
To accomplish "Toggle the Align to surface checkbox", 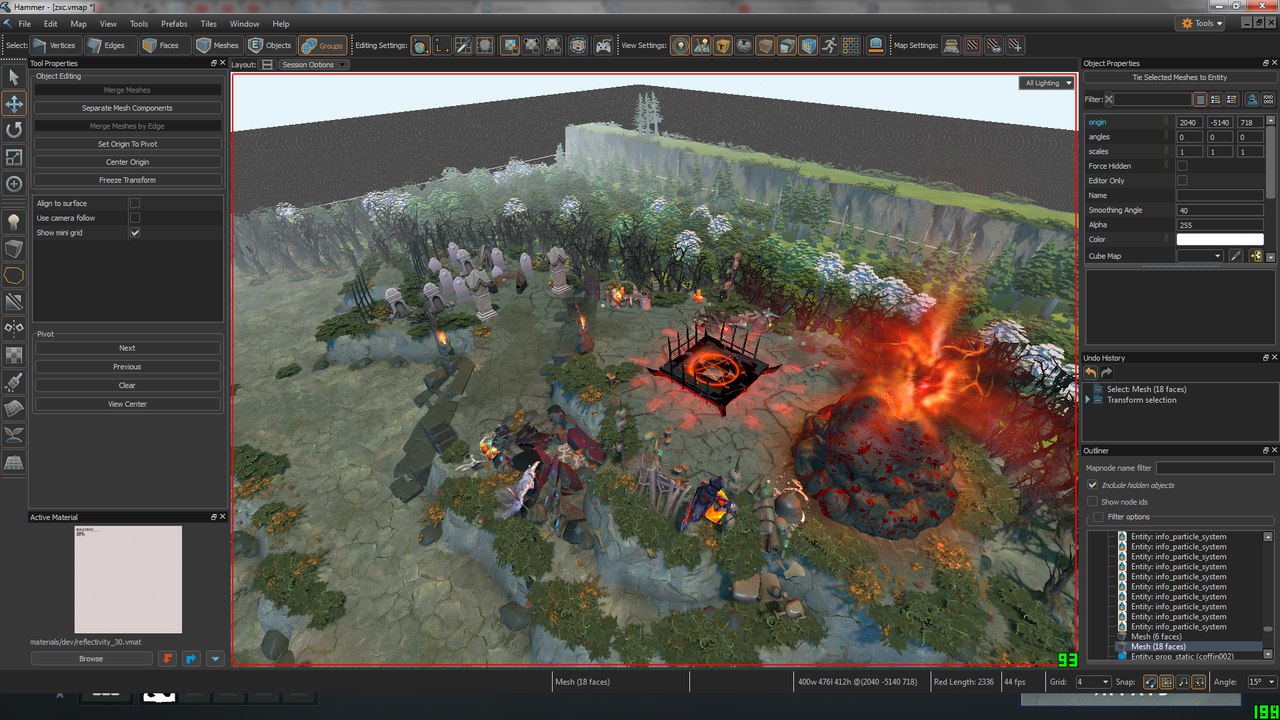I will (135, 203).
